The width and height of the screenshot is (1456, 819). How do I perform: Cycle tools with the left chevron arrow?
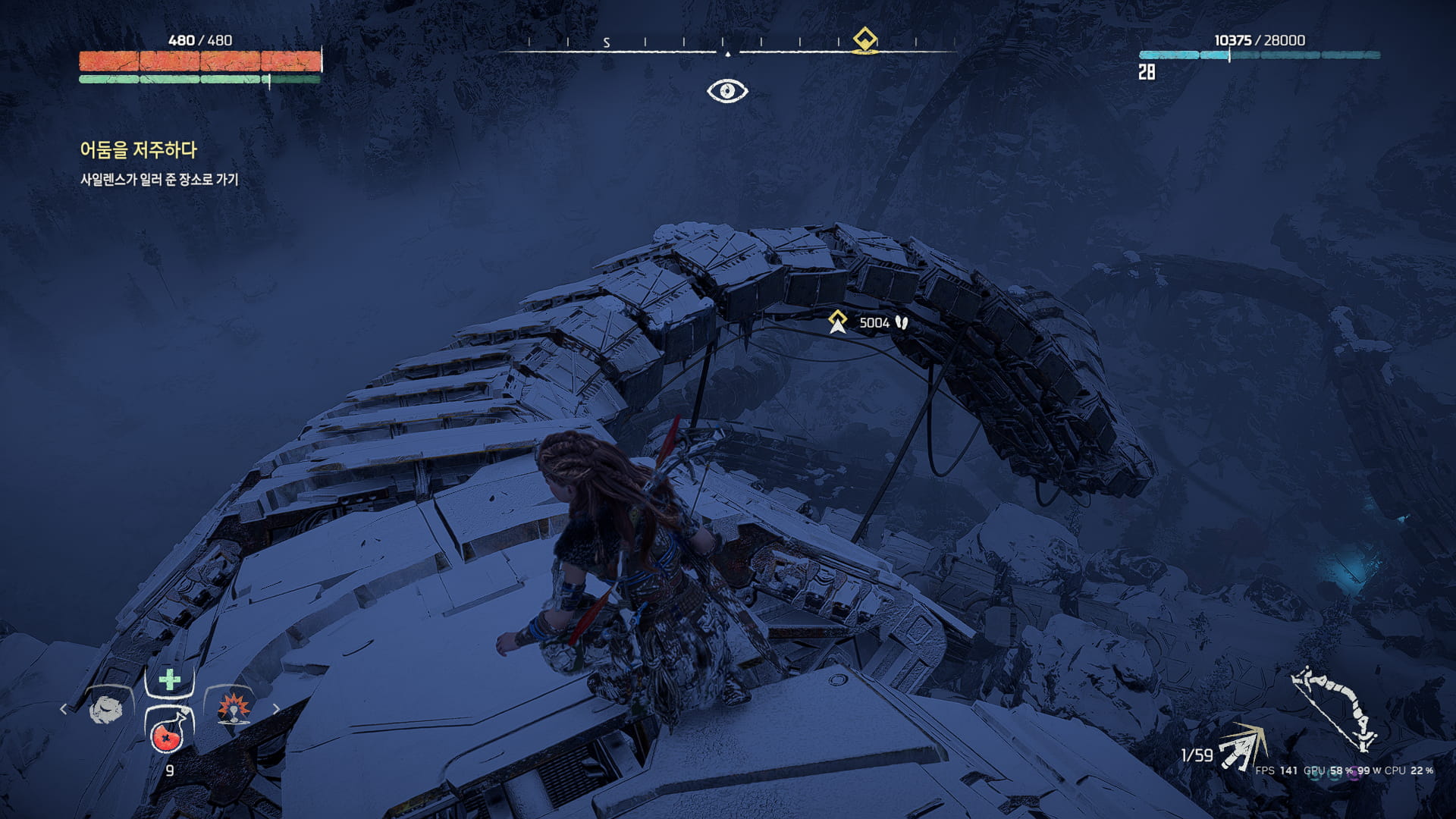click(x=64, y=709)
